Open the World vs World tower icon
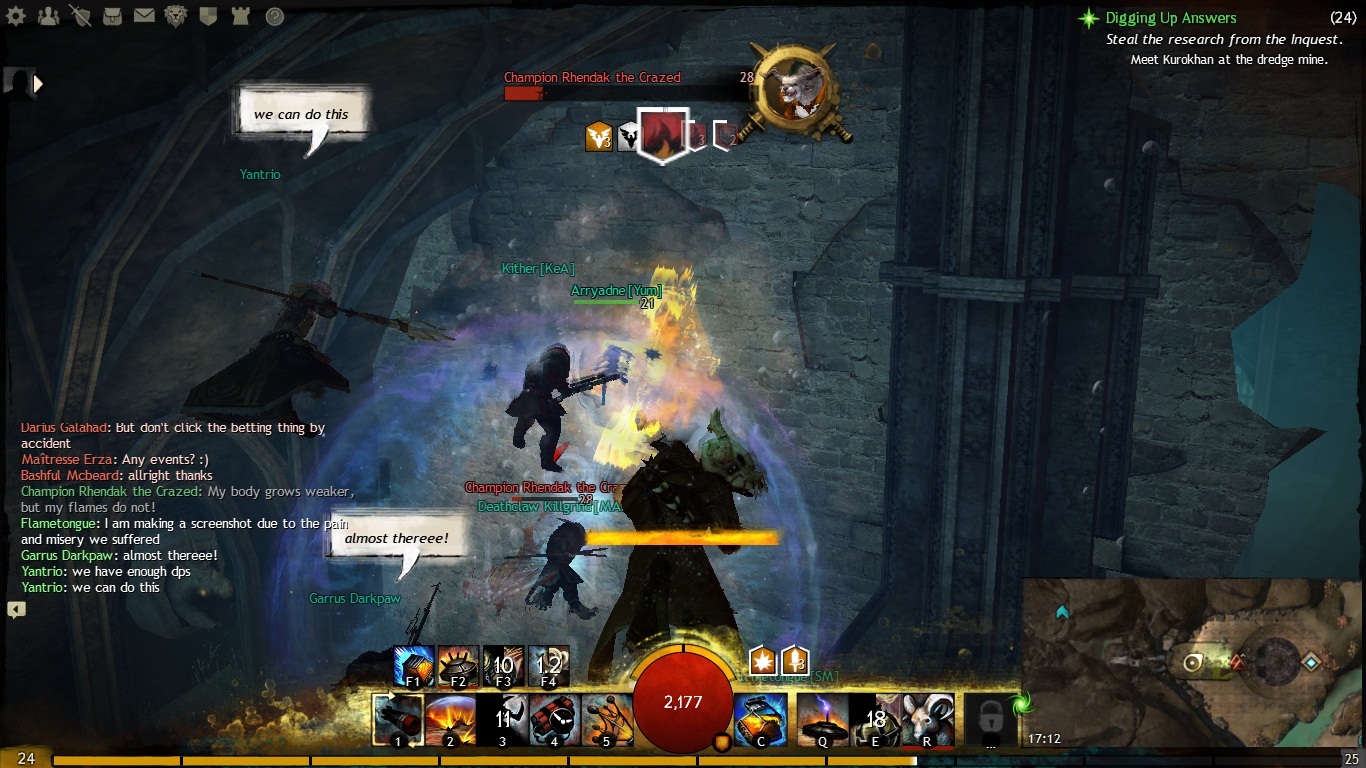This screenshot has width=1366, height=768. (240, 16)
